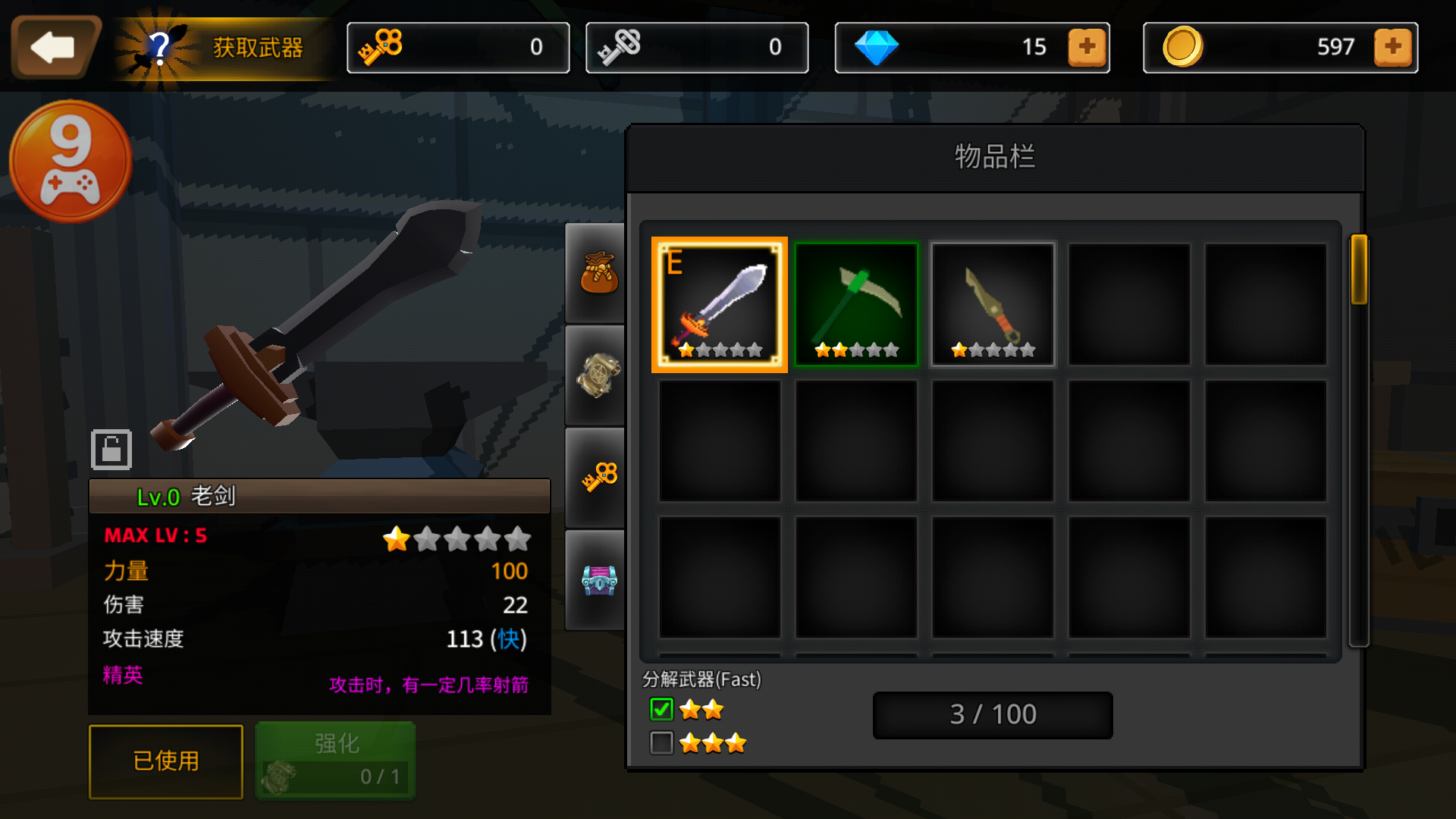Choose the dagger weapon slot
Viewport: 1456px width, 819px height.
[993, 304]
